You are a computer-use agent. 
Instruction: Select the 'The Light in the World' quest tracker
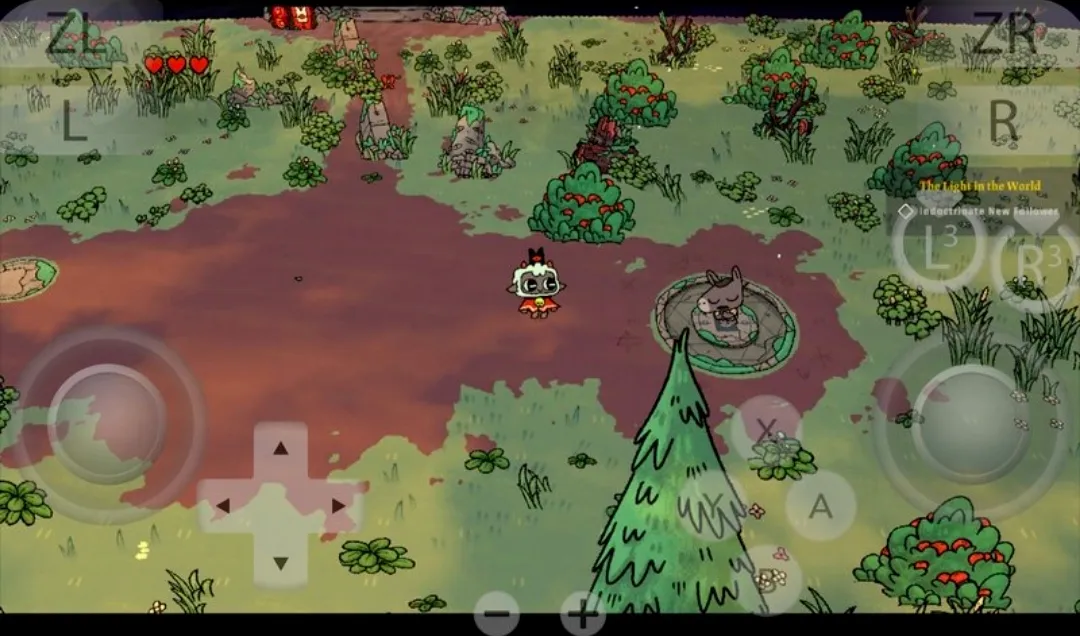point(980,187)
